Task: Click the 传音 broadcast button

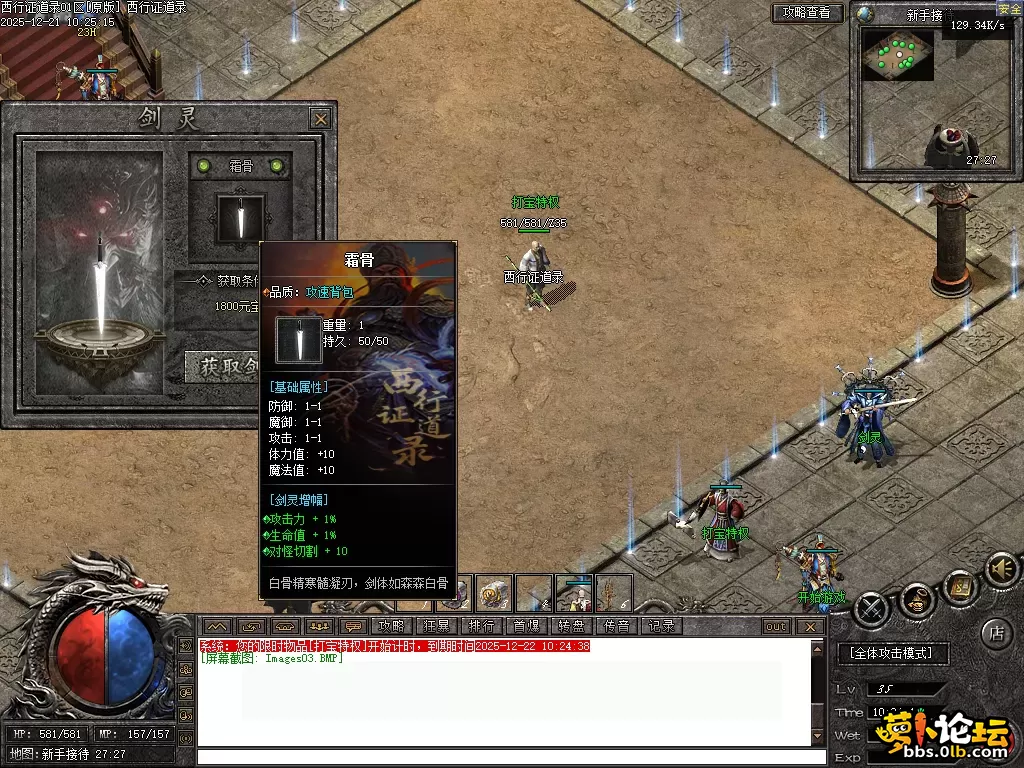Action: click(616, 626)
